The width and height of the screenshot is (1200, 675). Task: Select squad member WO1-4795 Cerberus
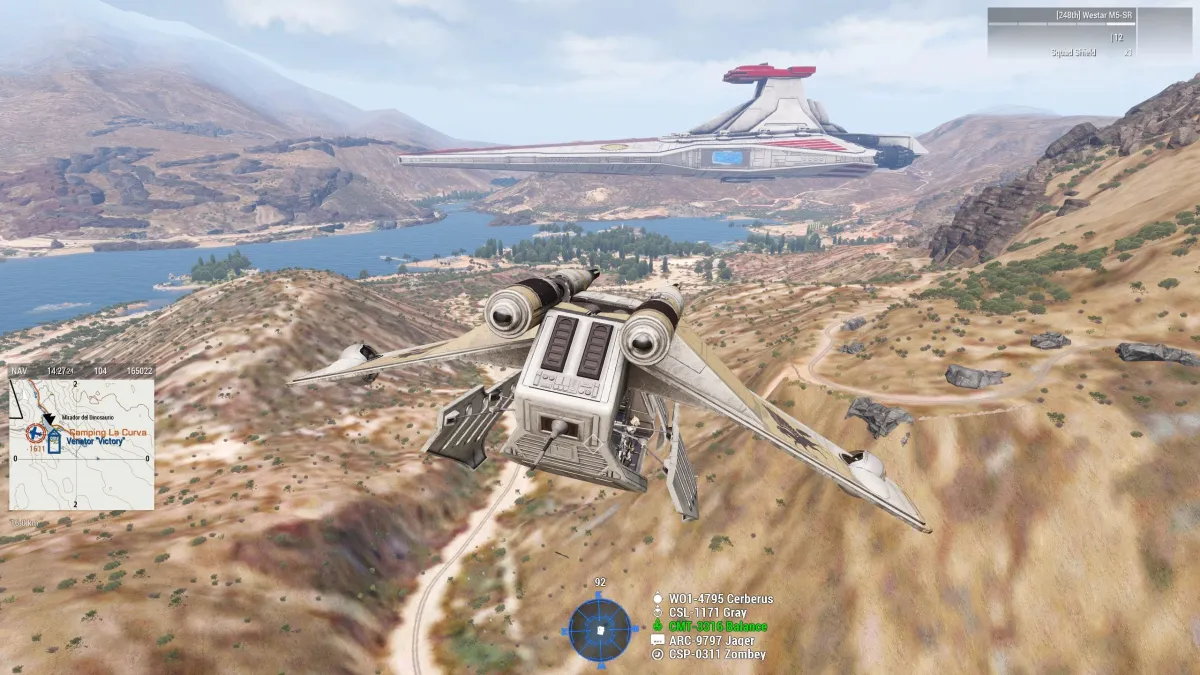[x=720, y=599]
